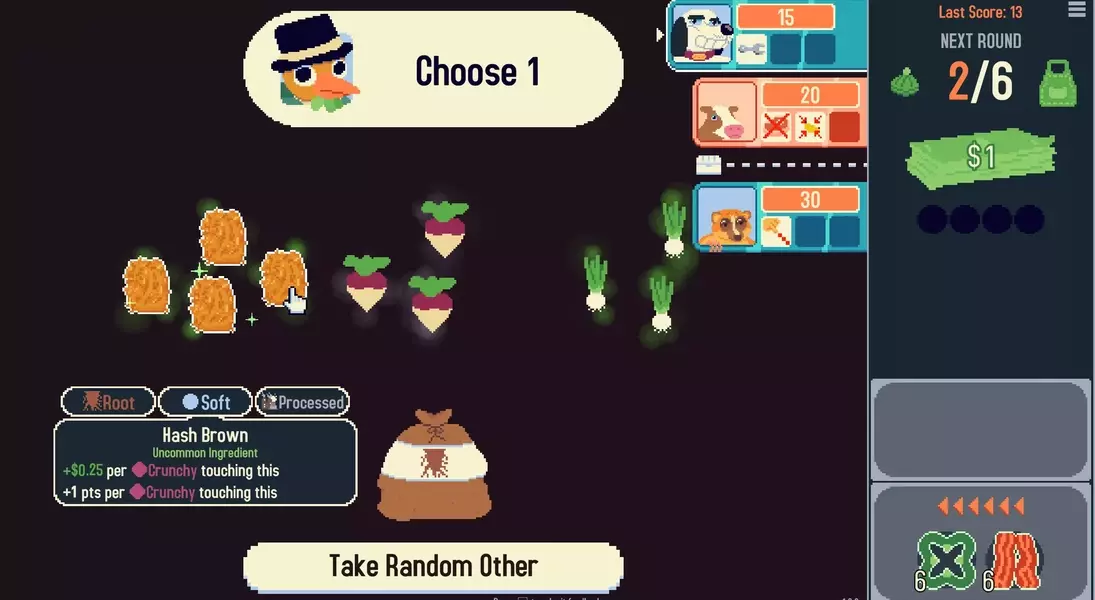
Task: Click the Processed tag label
Action: pyautogui.click(x=302, y=402)
